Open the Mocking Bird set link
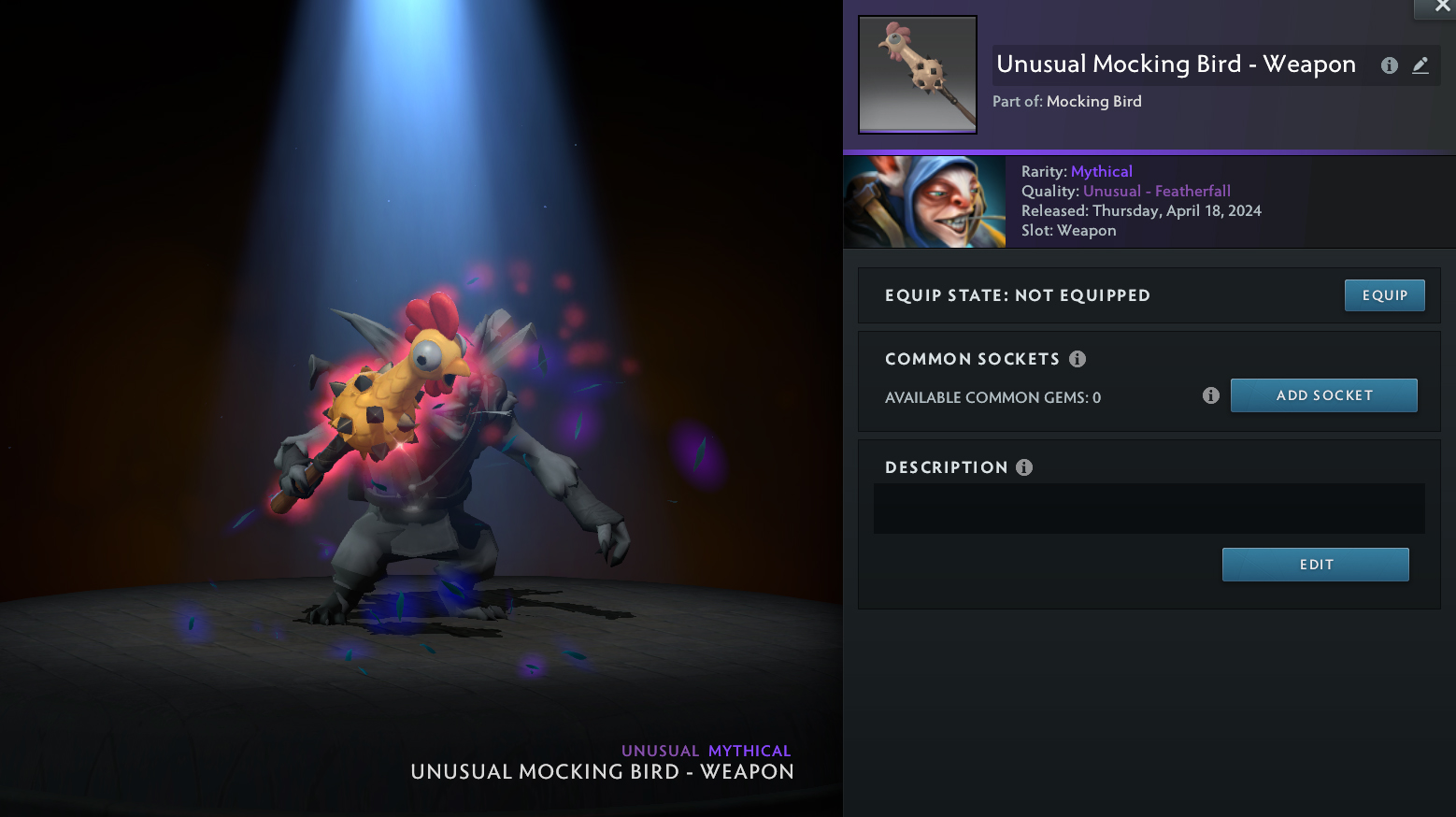This screenshot has height=817, width=1456. coord(1093,101)
